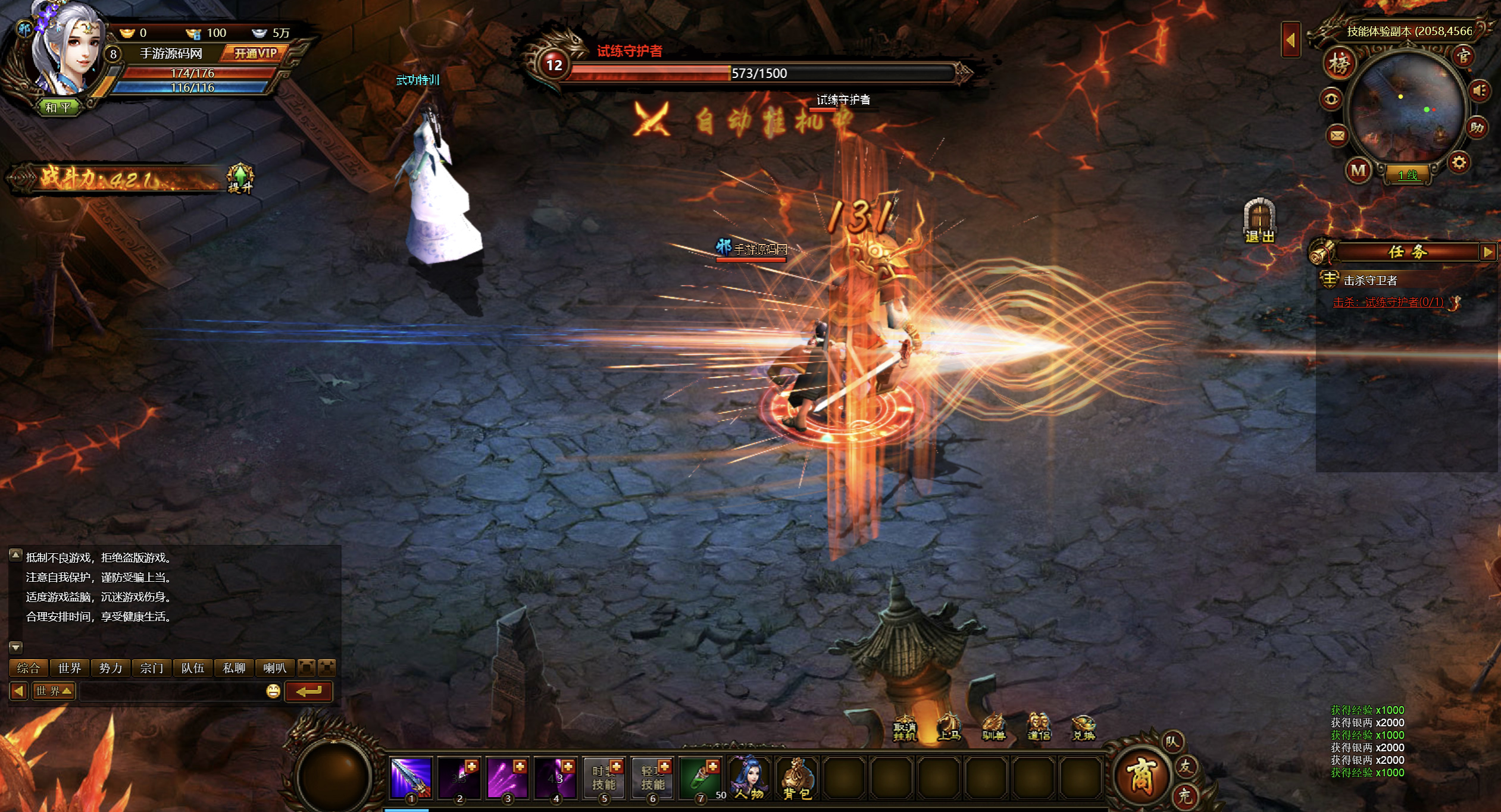The width and height of the screenshot is (1501, 812).
Task: Open the emoji picker in chat
Action: point(273,691)
